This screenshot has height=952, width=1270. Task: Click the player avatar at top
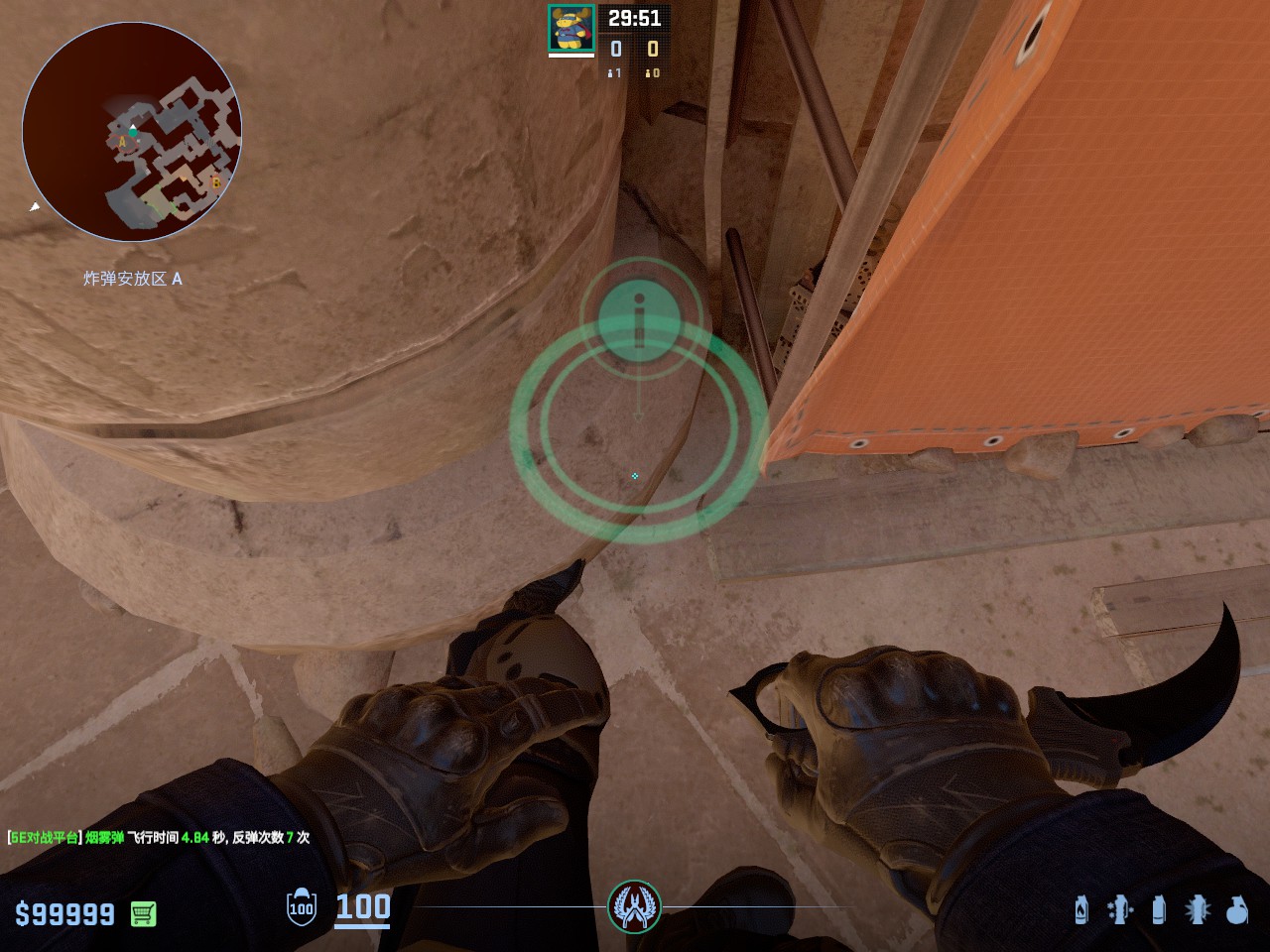571,28
